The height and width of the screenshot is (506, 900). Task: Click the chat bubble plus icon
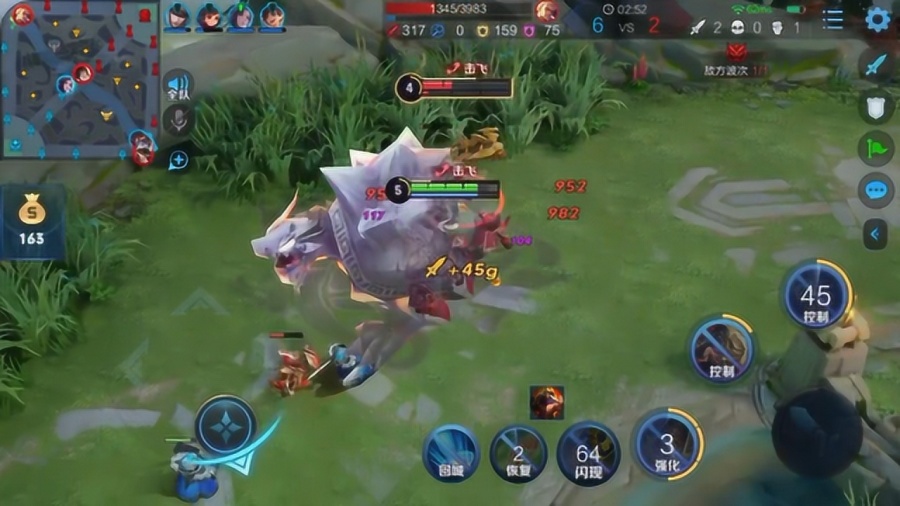point(178,159)
